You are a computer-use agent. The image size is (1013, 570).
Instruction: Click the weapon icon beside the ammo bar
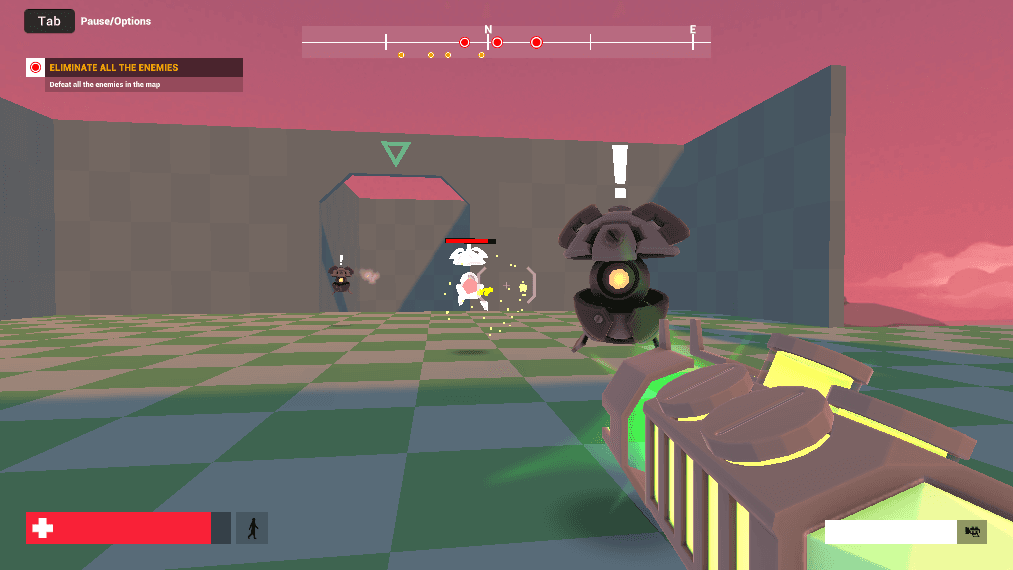point(971,532)
